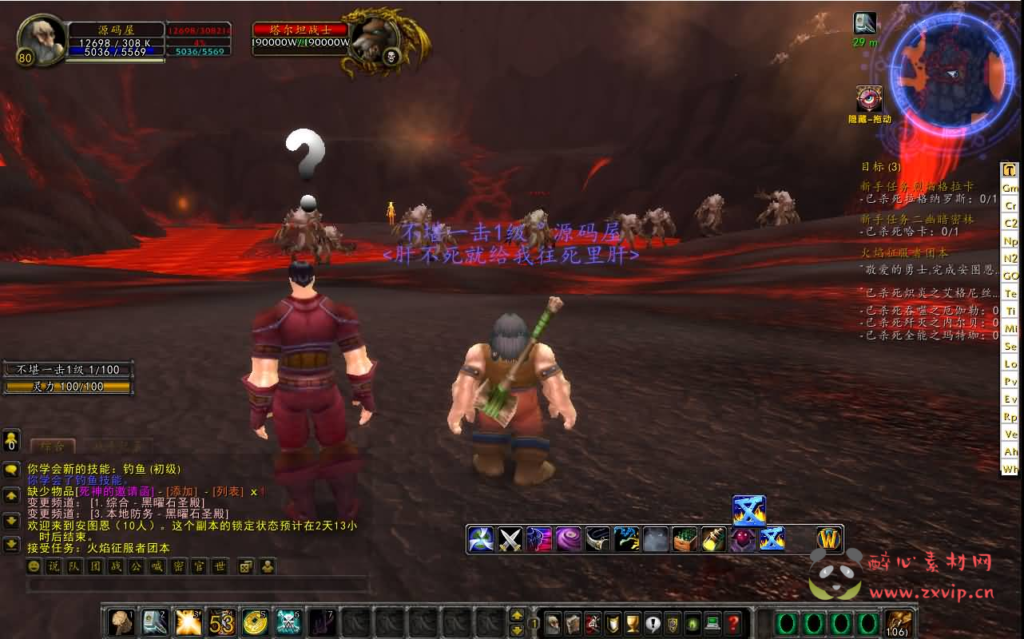Open the 火焰征服者团本 quest tracker entry
Screen dimensions: 1024x639
tap(905, 253)
